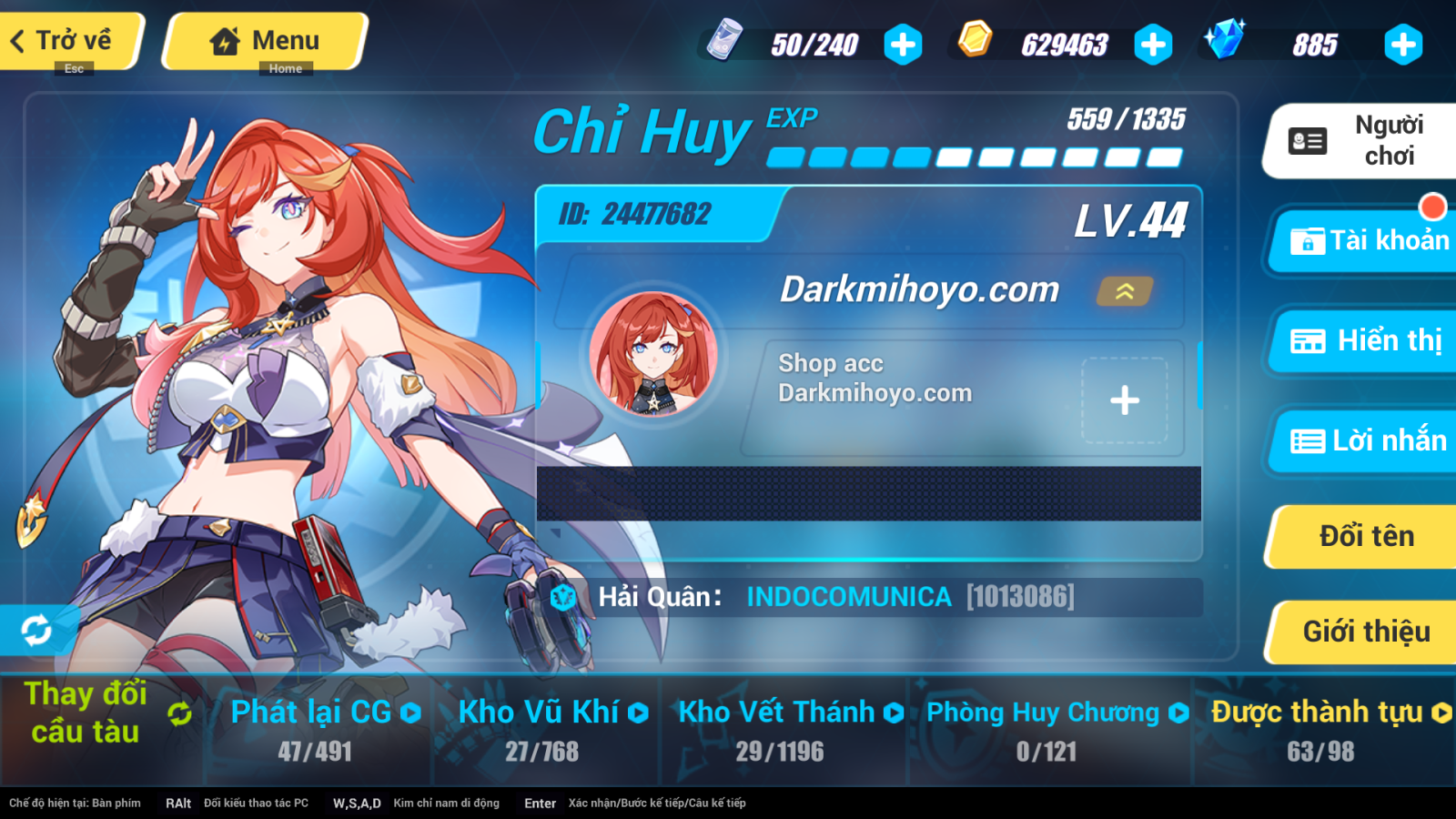This screenshot has height=819, width=1456.
Task: Open Kho Vũ Khí weapon storage icon
Action: pyautogui.click(x=640, y=713)
